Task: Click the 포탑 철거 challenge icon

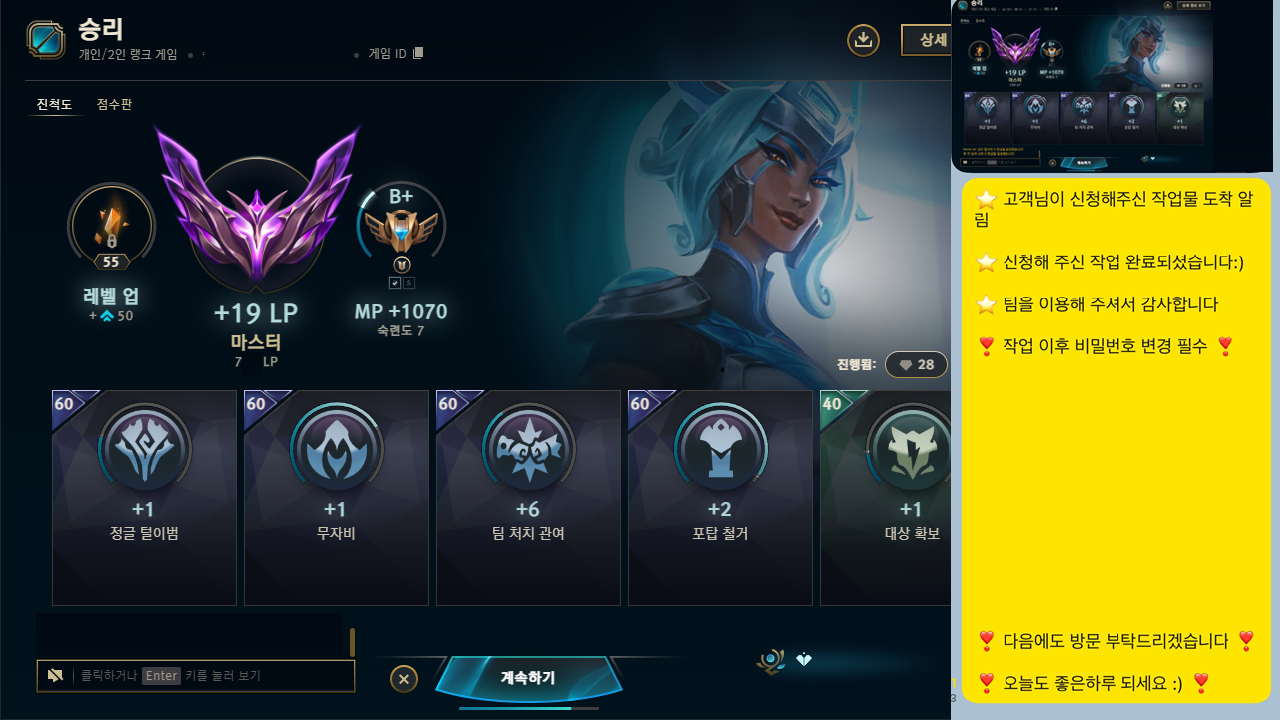Action: 720,450
